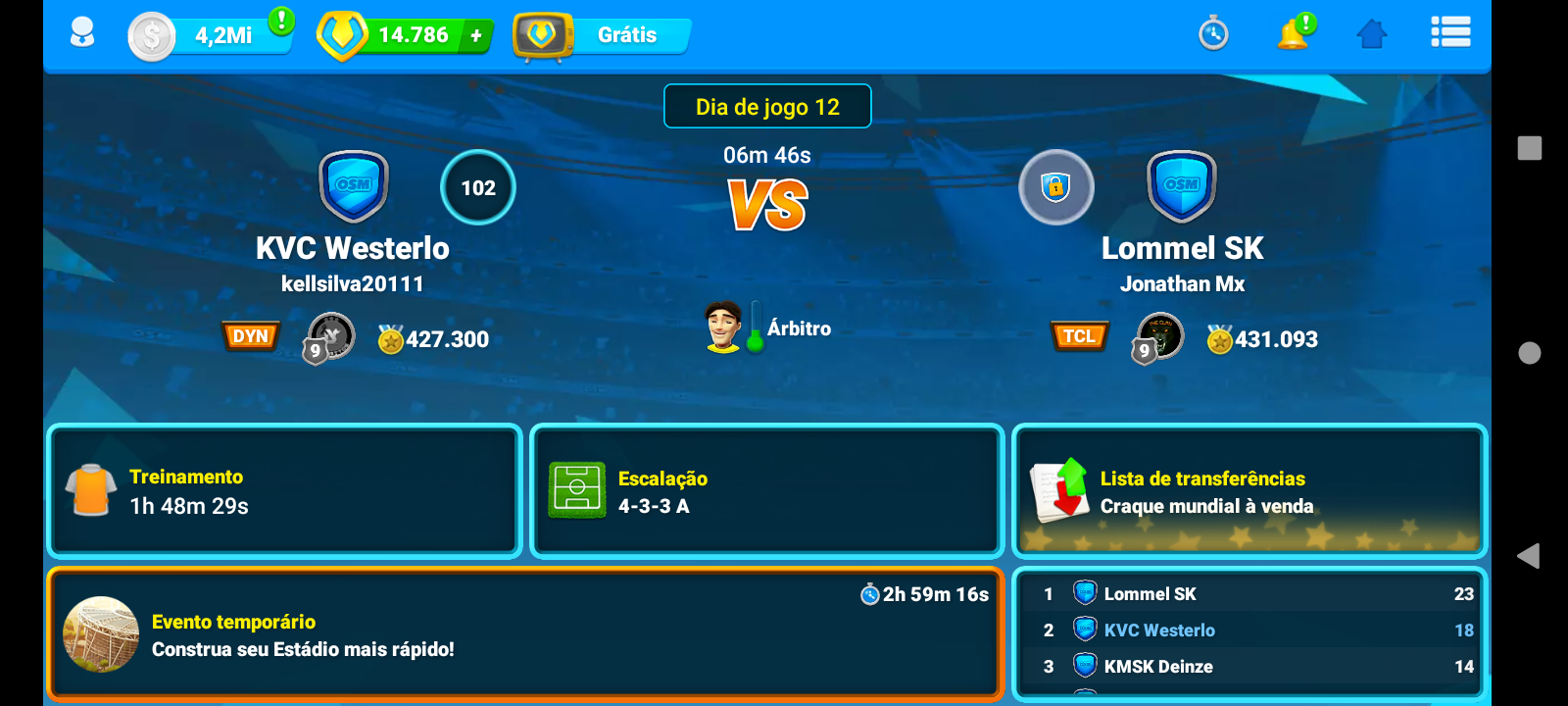This screenshot has height=706, width=1568.
Task: Open kellsilva20111 manager profile
Action: pyautogui.click(x=352, y=284)
